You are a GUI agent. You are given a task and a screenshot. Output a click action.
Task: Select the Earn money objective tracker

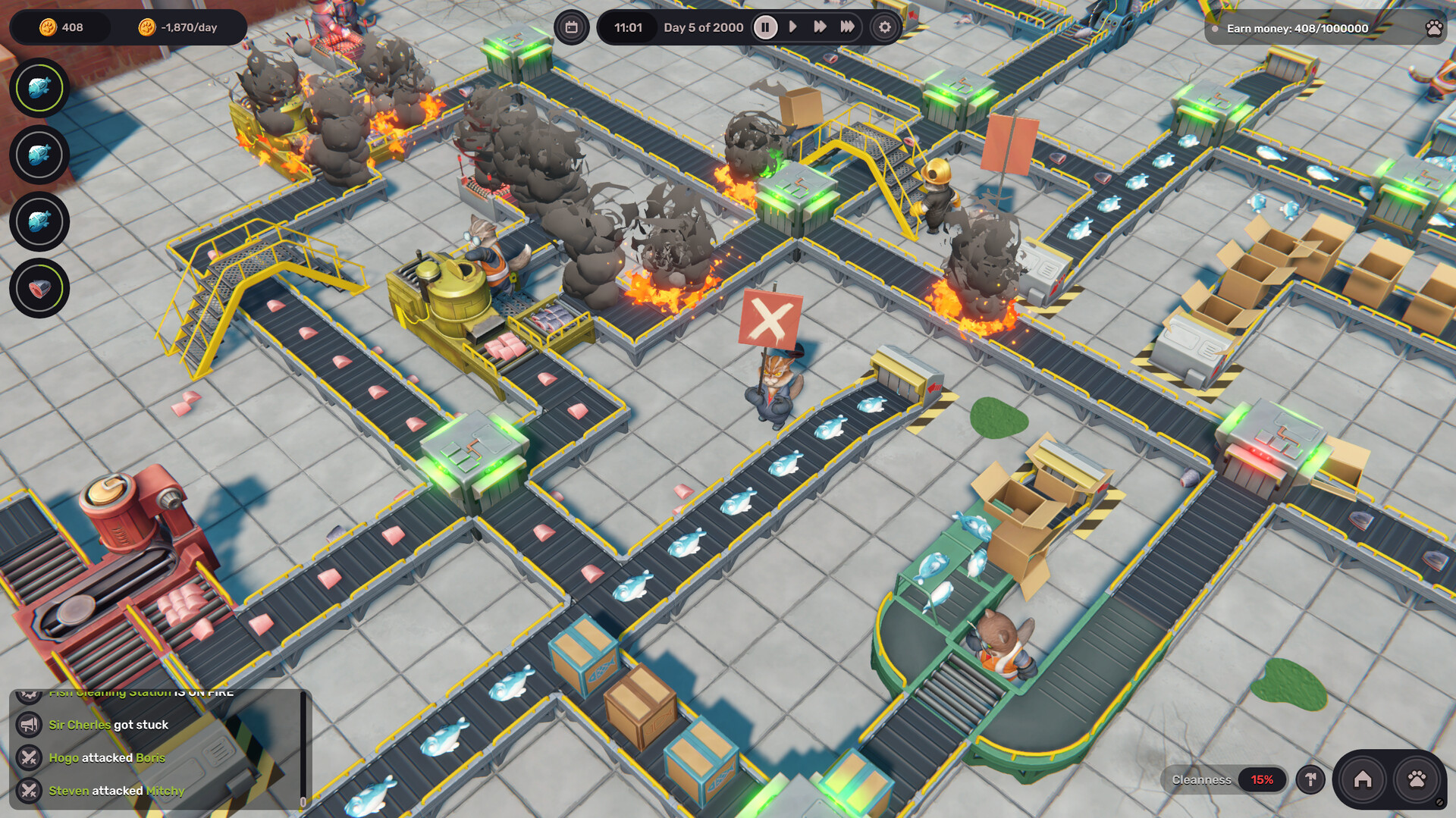coord(1297,29)
